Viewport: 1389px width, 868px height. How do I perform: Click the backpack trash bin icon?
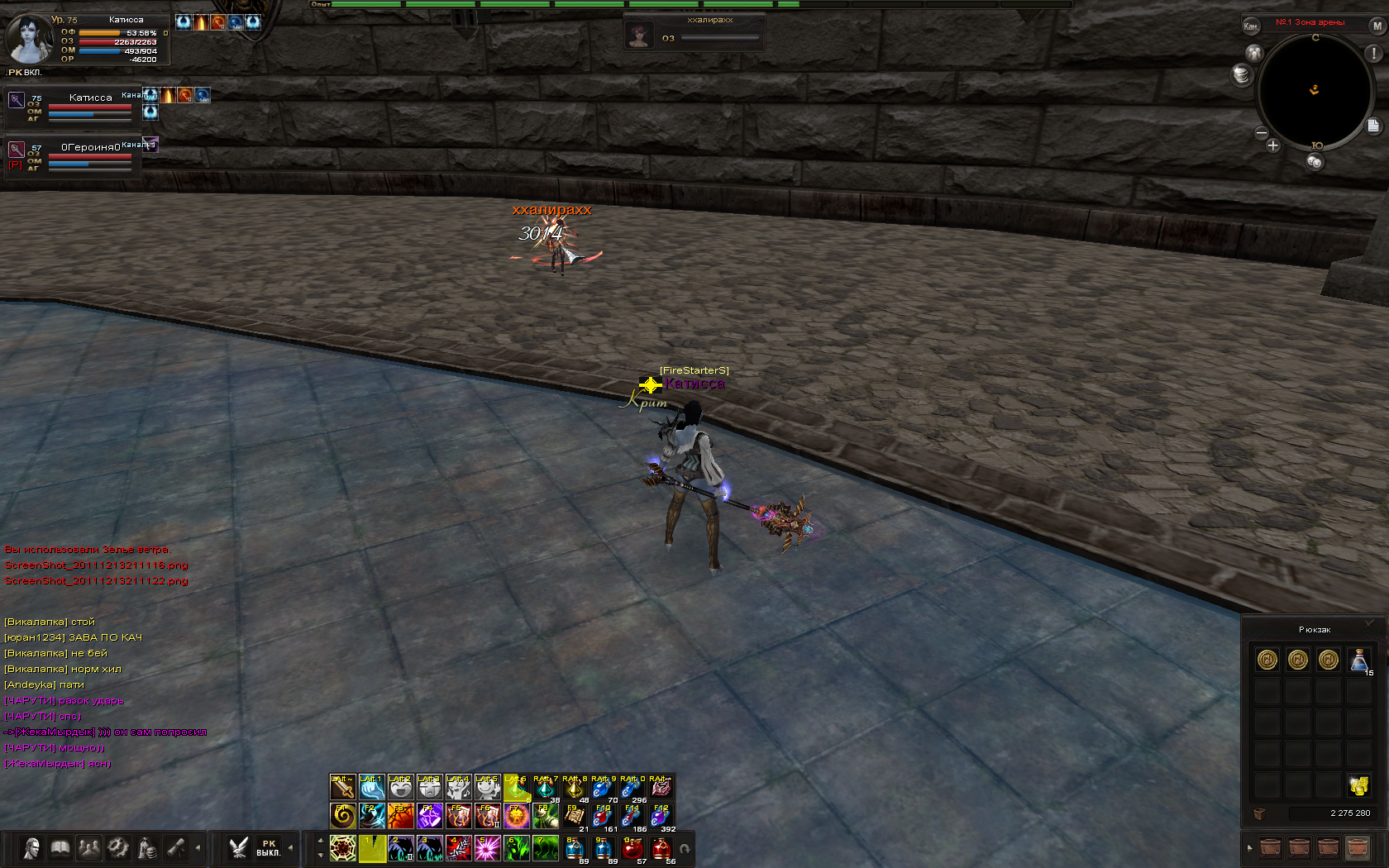[x=1259, y=813]
